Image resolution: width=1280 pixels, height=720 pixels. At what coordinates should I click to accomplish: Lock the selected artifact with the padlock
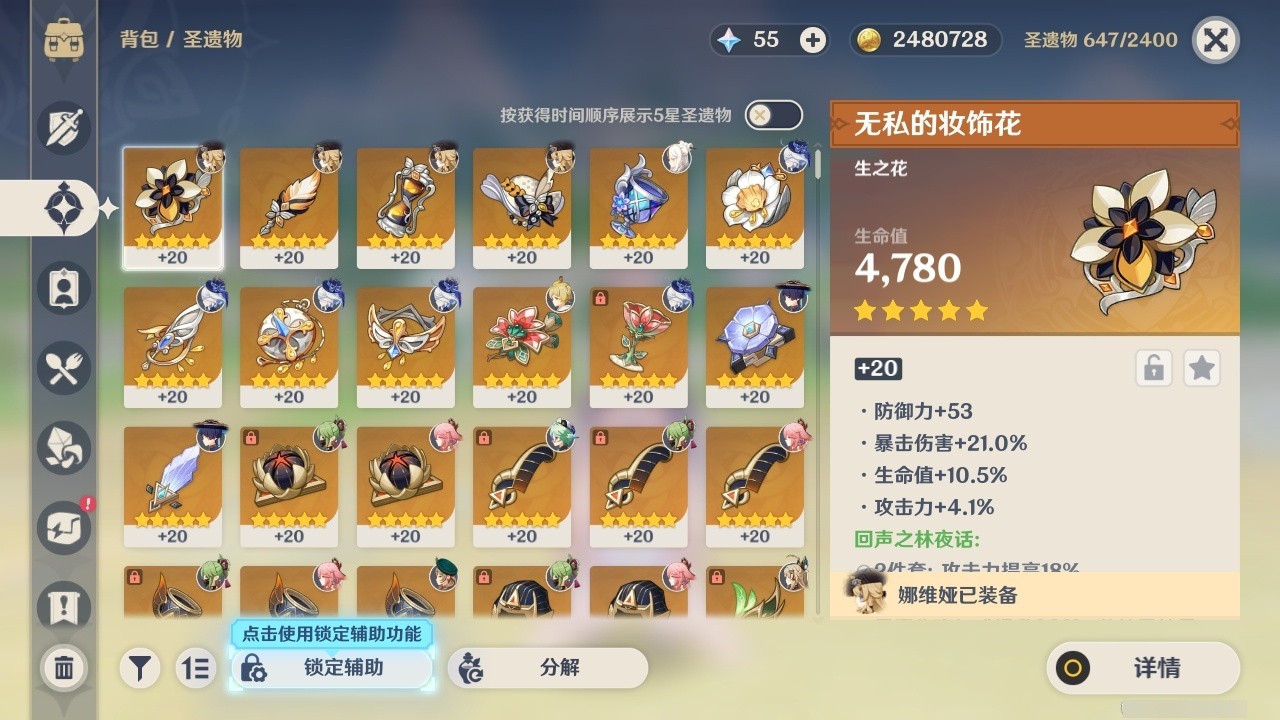coord(1152,368)
